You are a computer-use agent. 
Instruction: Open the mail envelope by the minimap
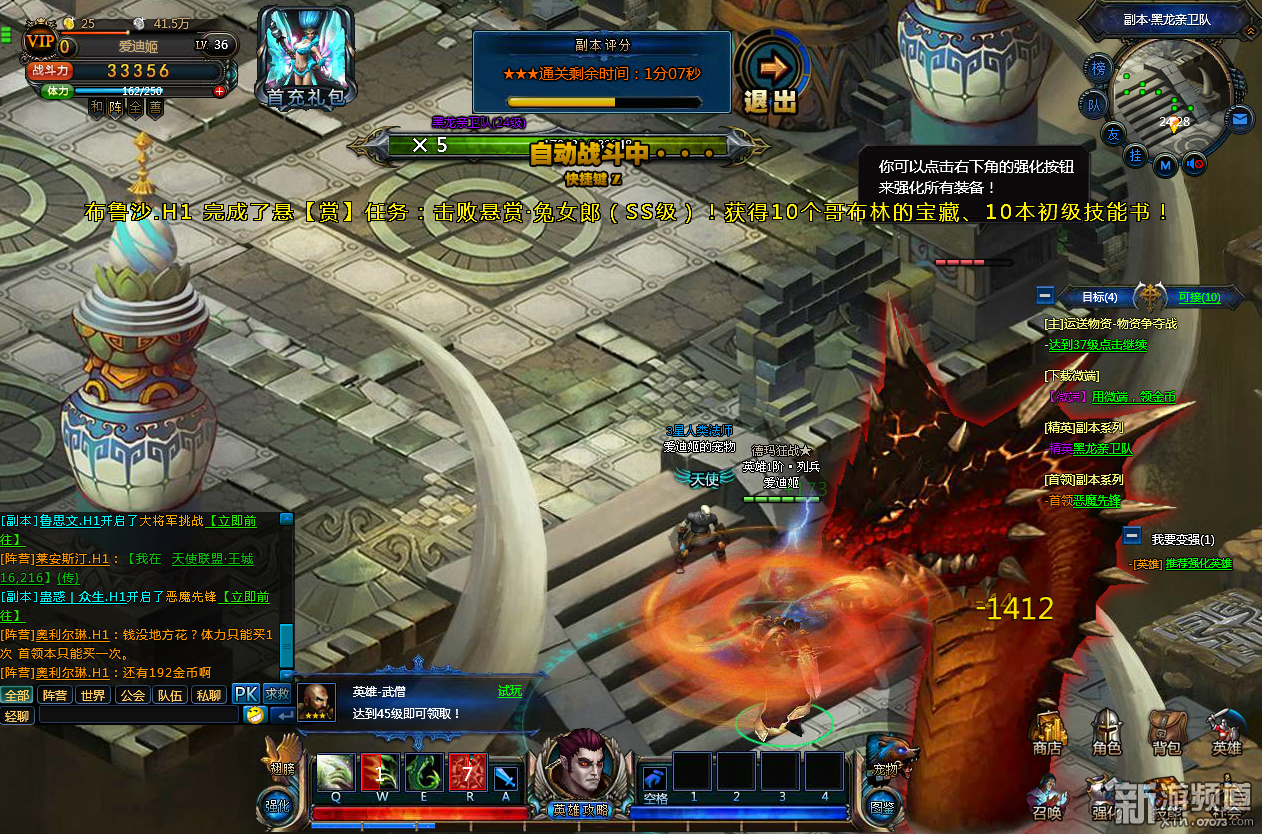coord(1240,119)
